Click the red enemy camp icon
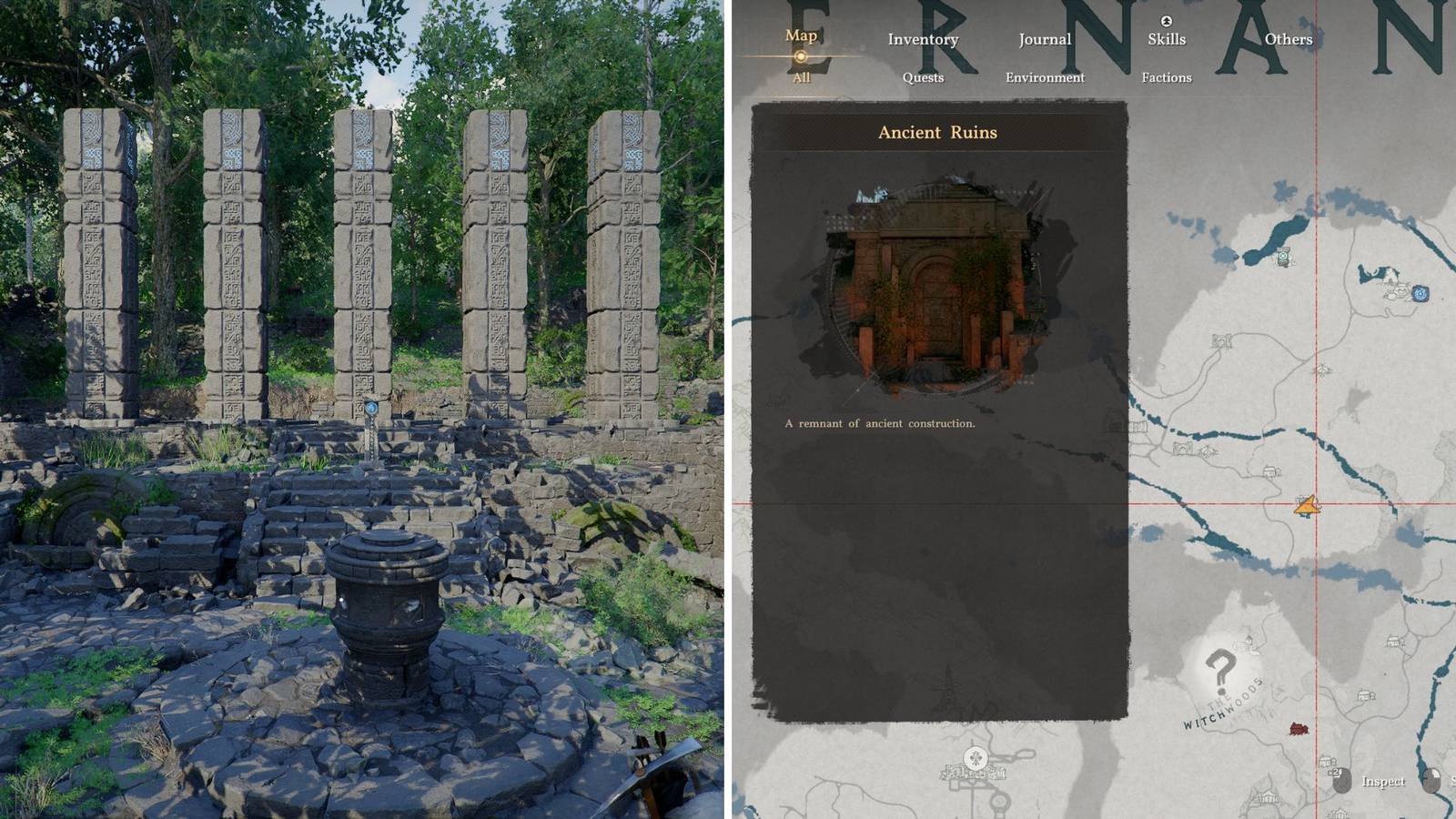The width and height of the screenshot is (1456, 819). point(1299,729)
